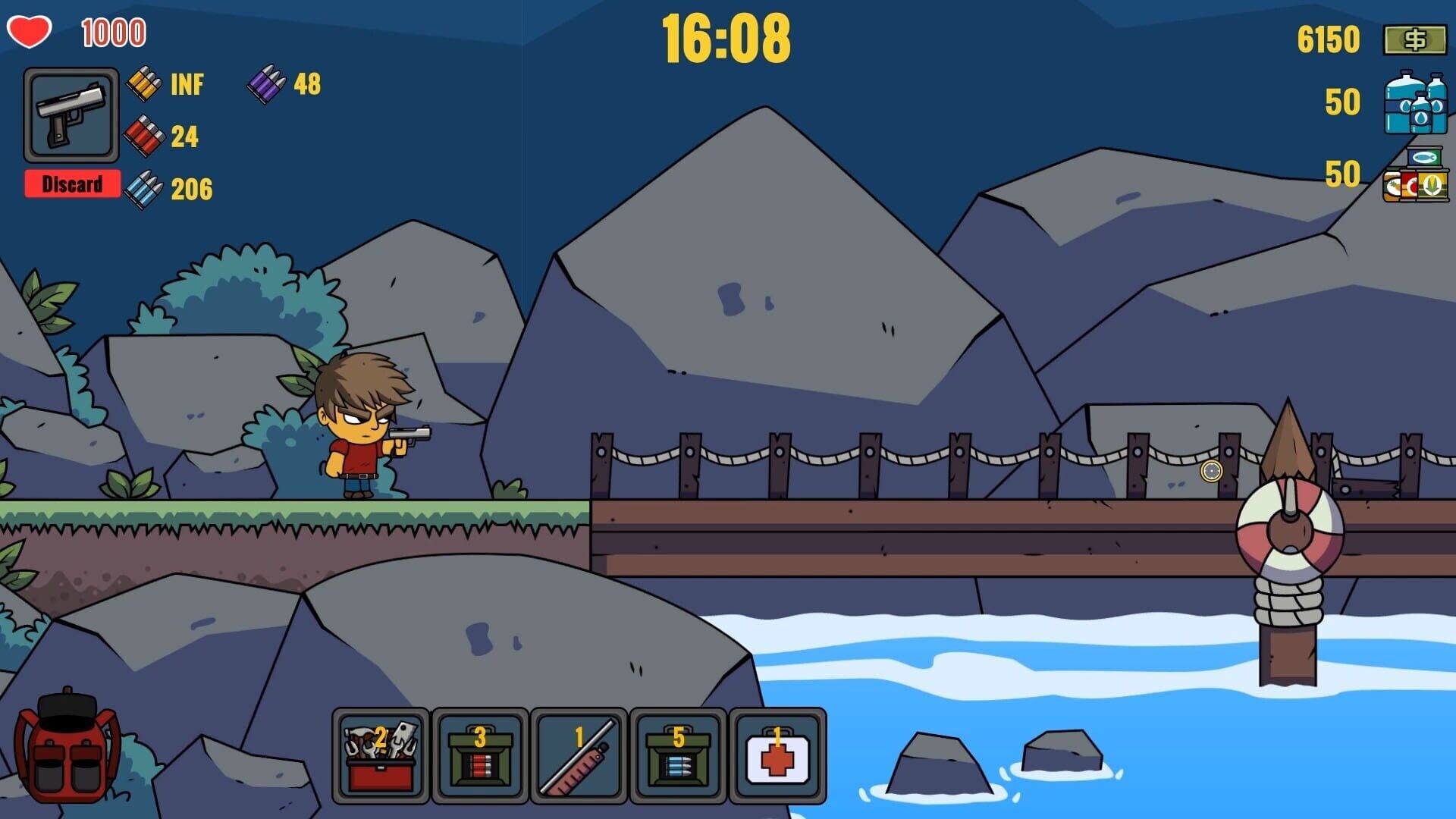Use the flare gun hotbar item
This screenshot has height=819, width=1456.
tap(579, 756)
